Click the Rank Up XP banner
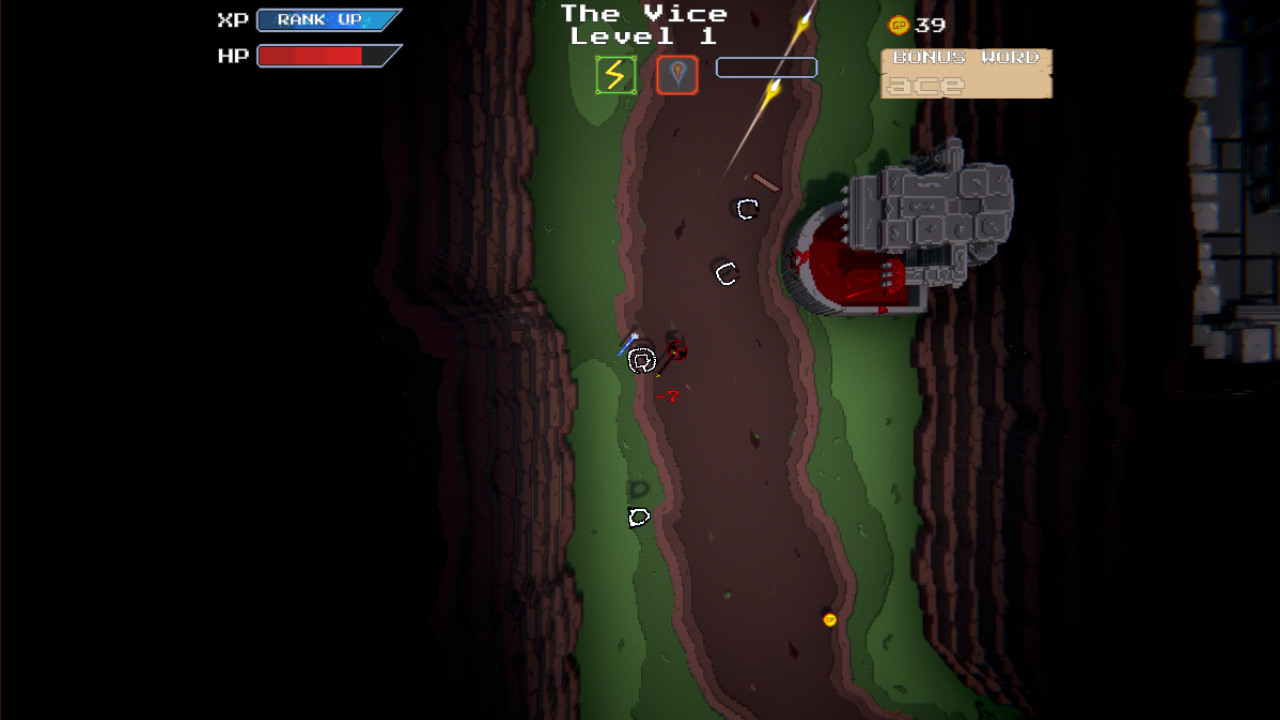The width and height of the screenshot is (1280, 720). point(328,20)
